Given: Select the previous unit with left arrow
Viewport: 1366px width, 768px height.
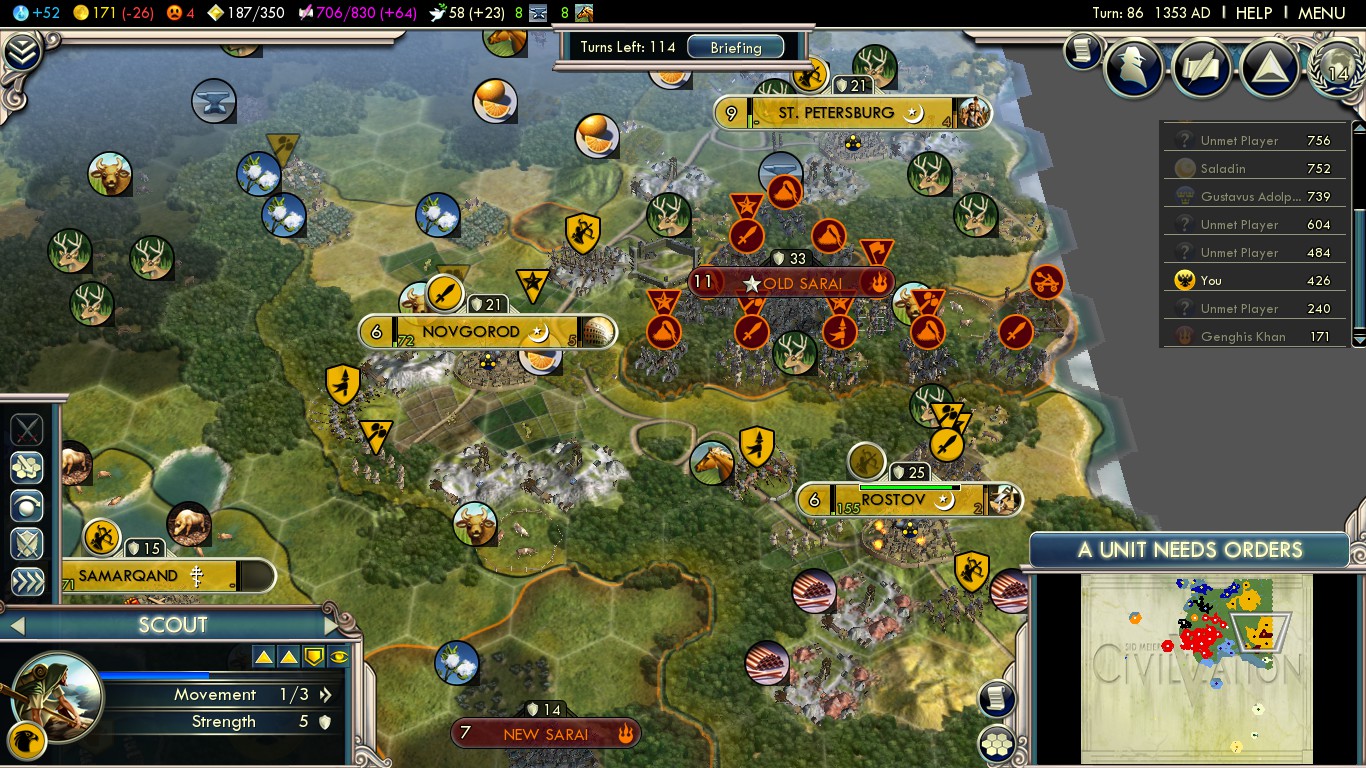Looking at the screenshot, I should pos(16,626).
